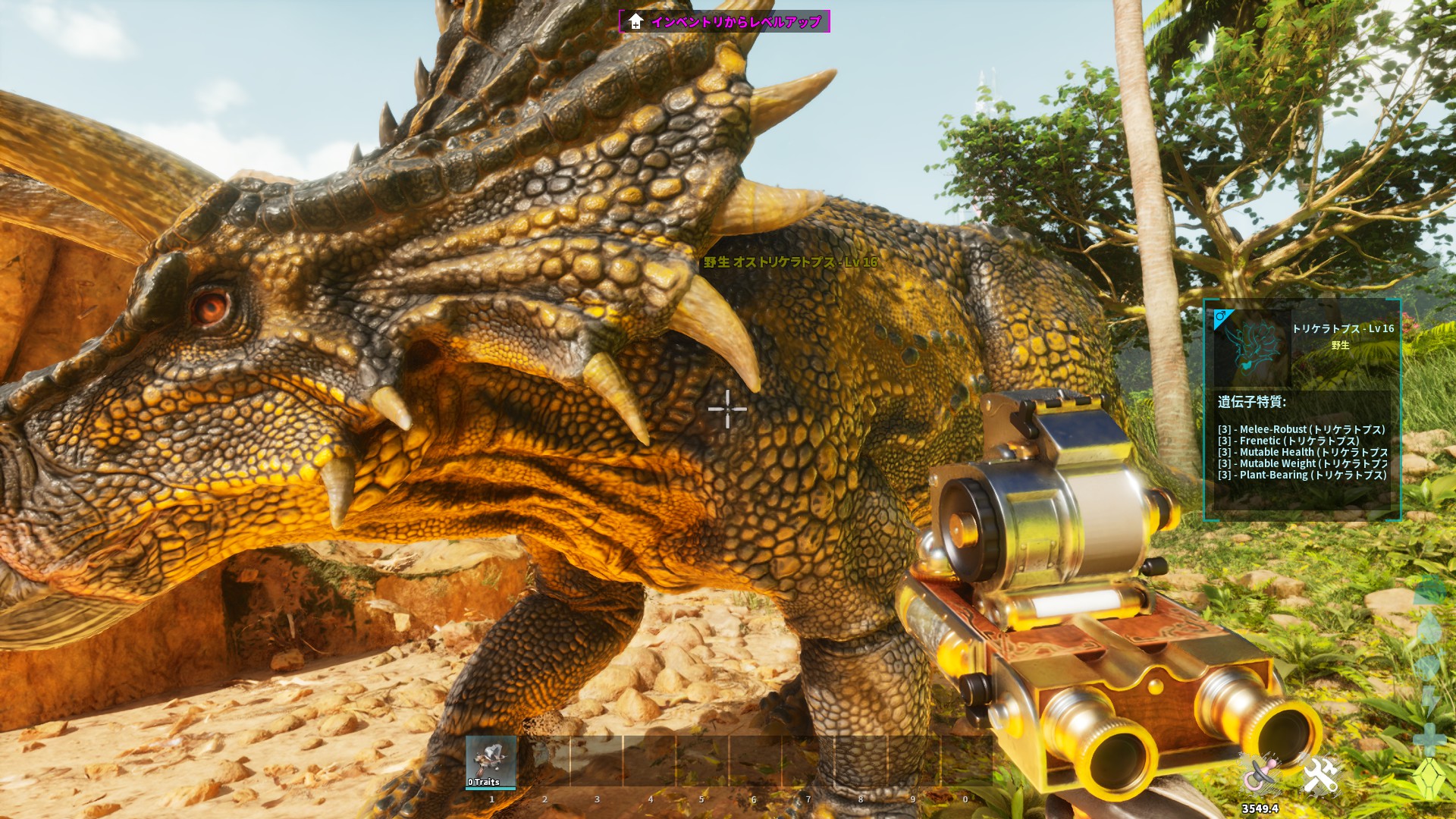Open the wrench-and-hammer crafting icon
The height and width of the screenshot is (819, 1456).
pos(1320,777)
